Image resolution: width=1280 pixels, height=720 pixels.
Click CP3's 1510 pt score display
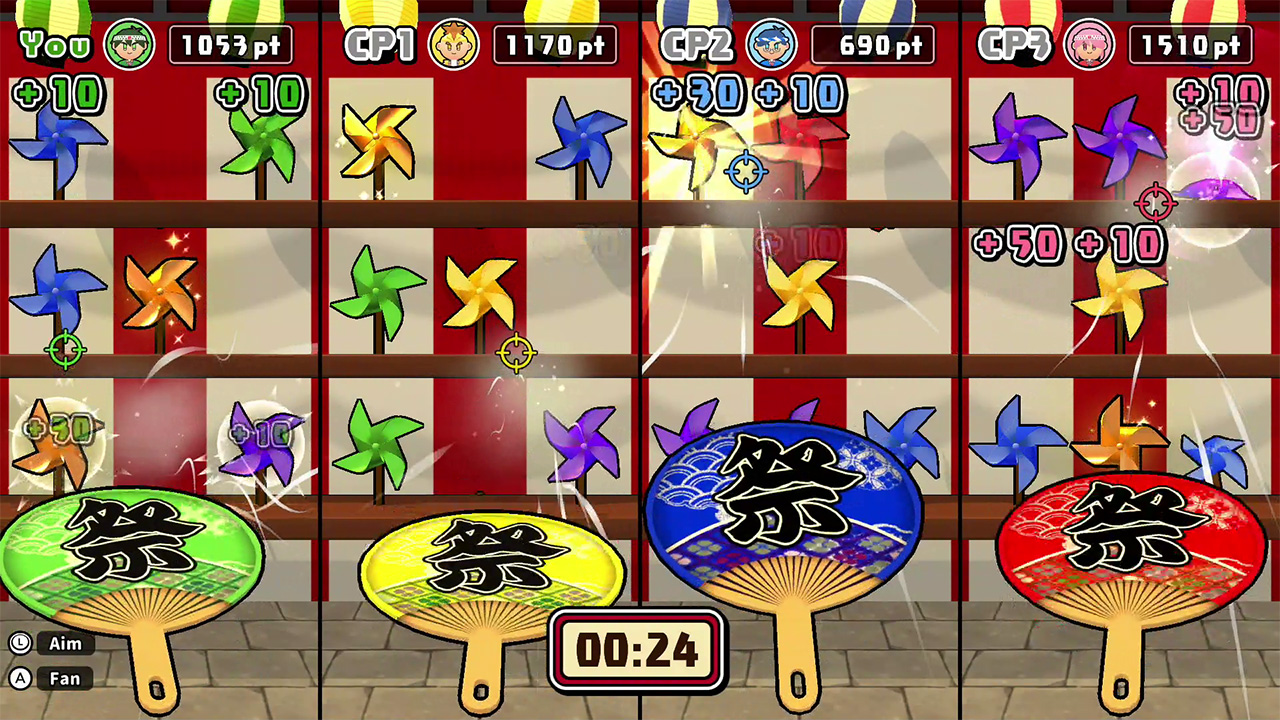click(1190, 43)
